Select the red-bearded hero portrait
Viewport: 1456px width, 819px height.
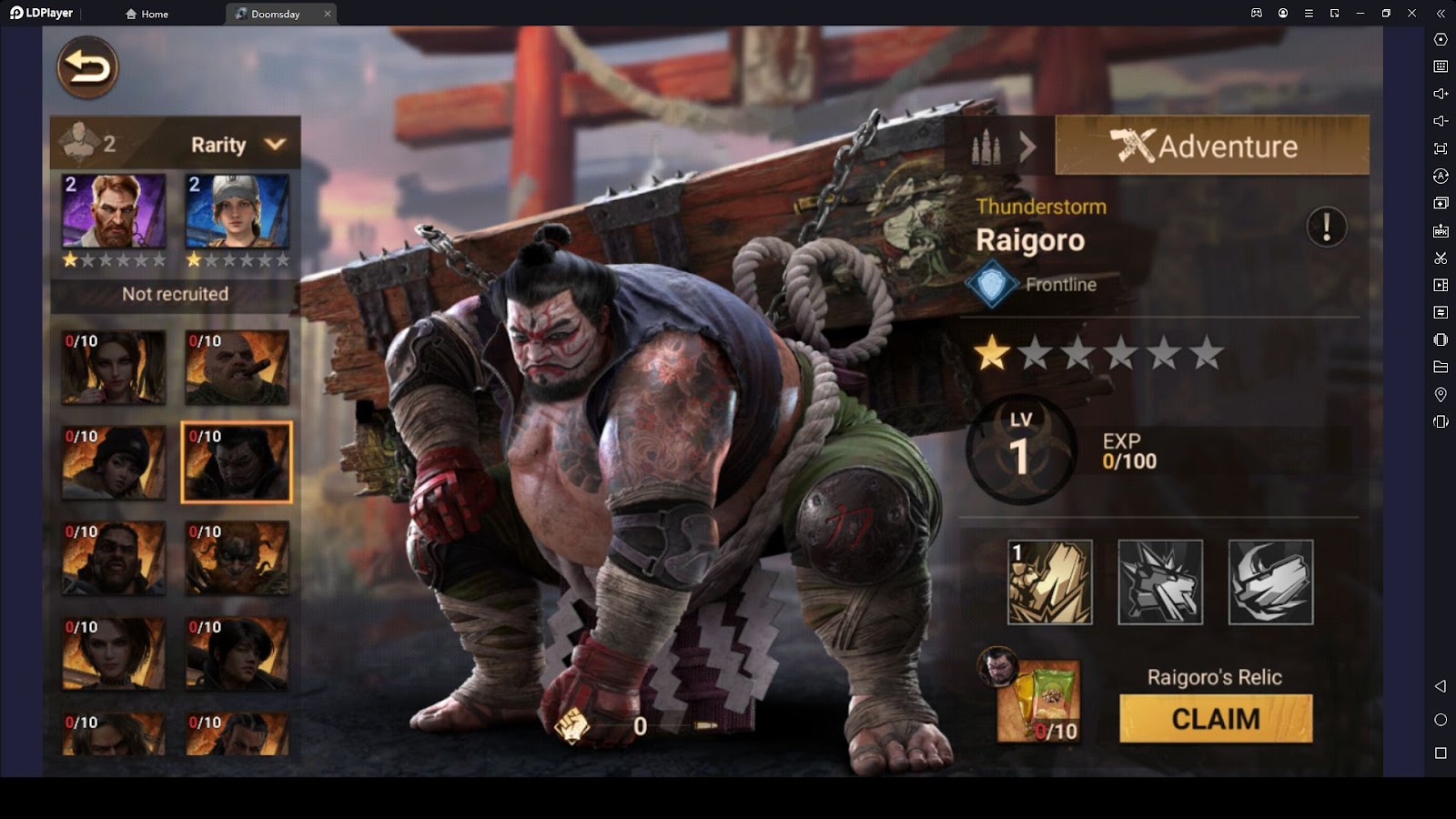coord(114,212)
